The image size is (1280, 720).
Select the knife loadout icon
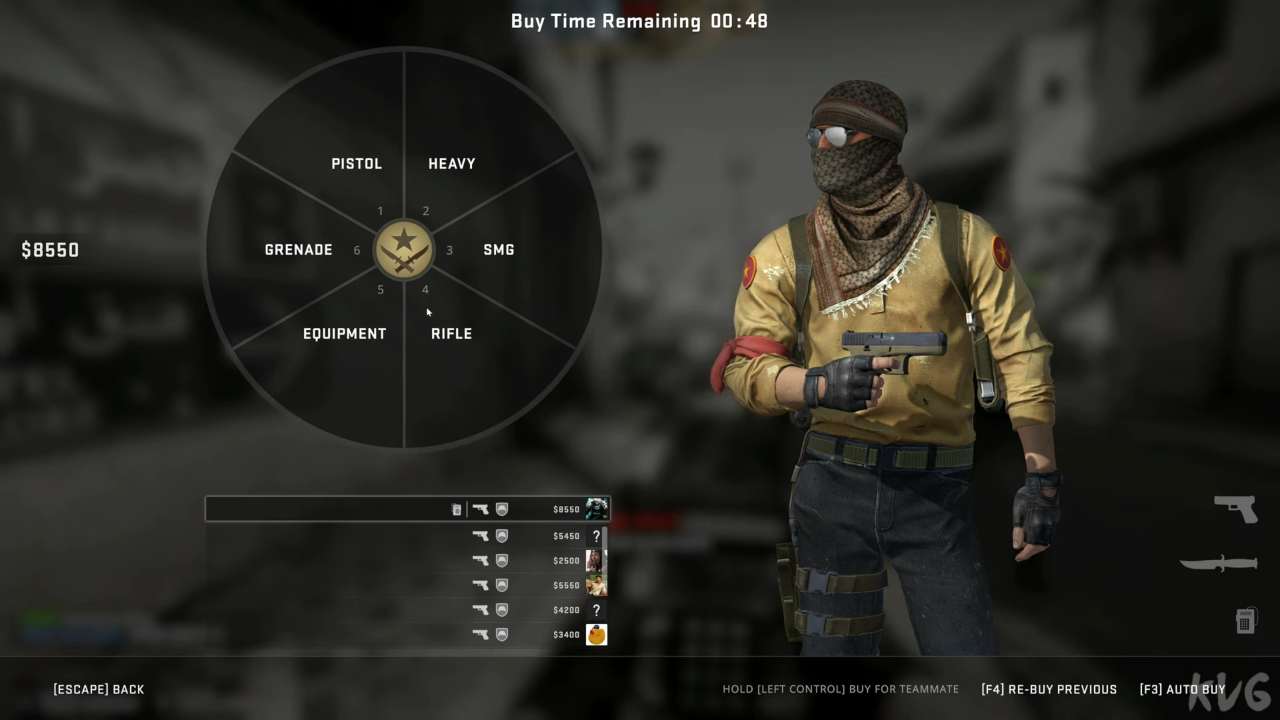[1219, 564]
